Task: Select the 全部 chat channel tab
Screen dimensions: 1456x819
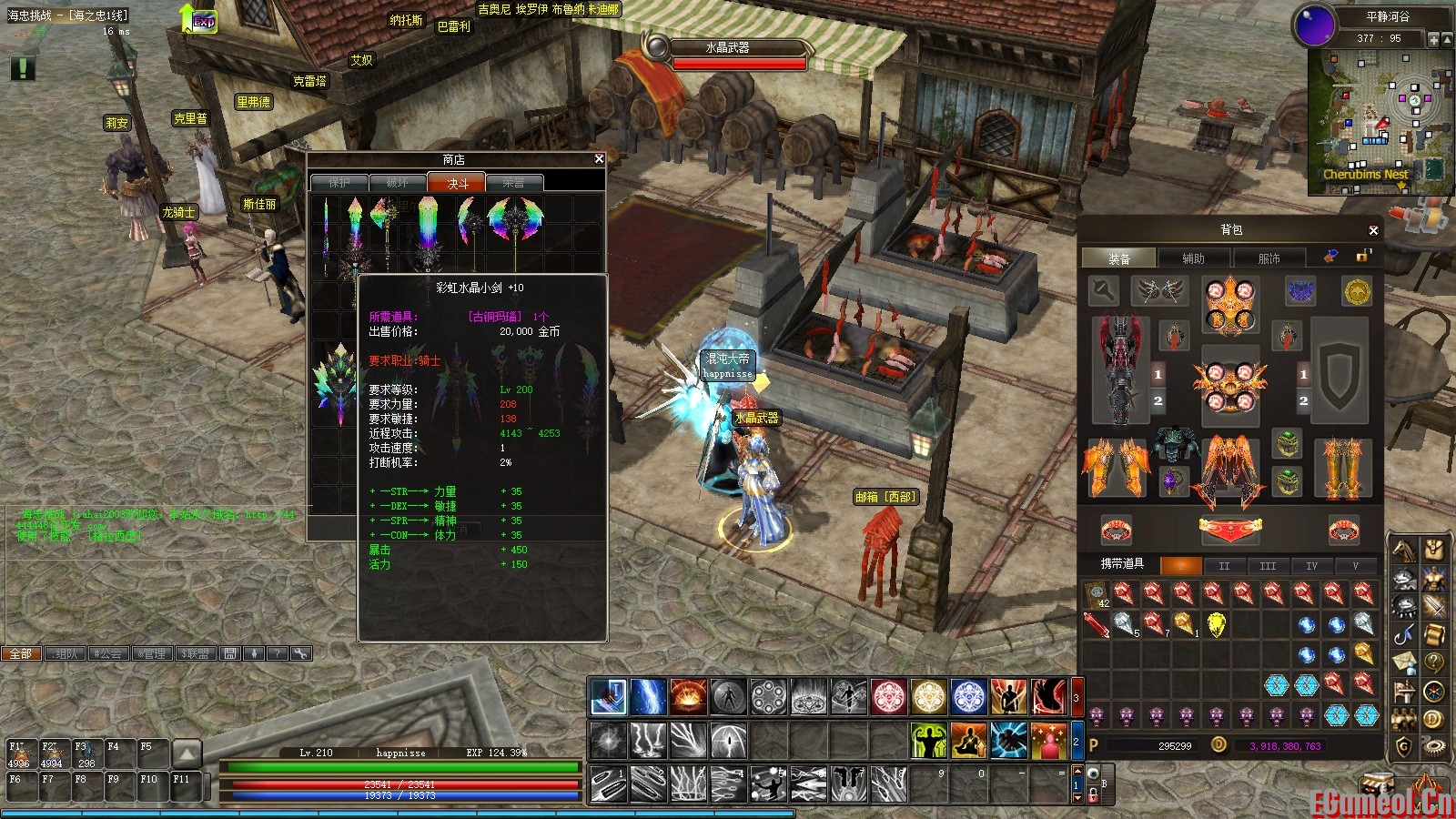Action: point(21,653)
